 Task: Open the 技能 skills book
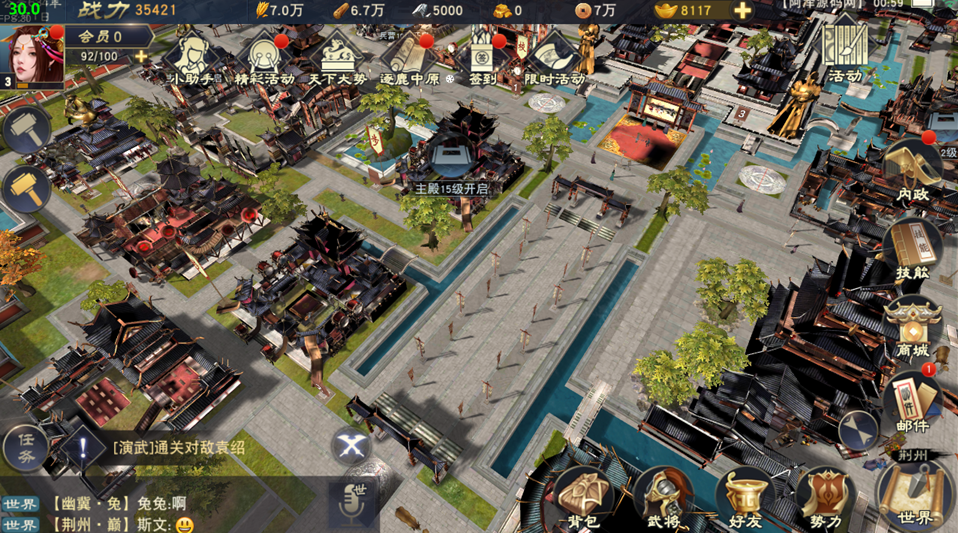point(912,252)
